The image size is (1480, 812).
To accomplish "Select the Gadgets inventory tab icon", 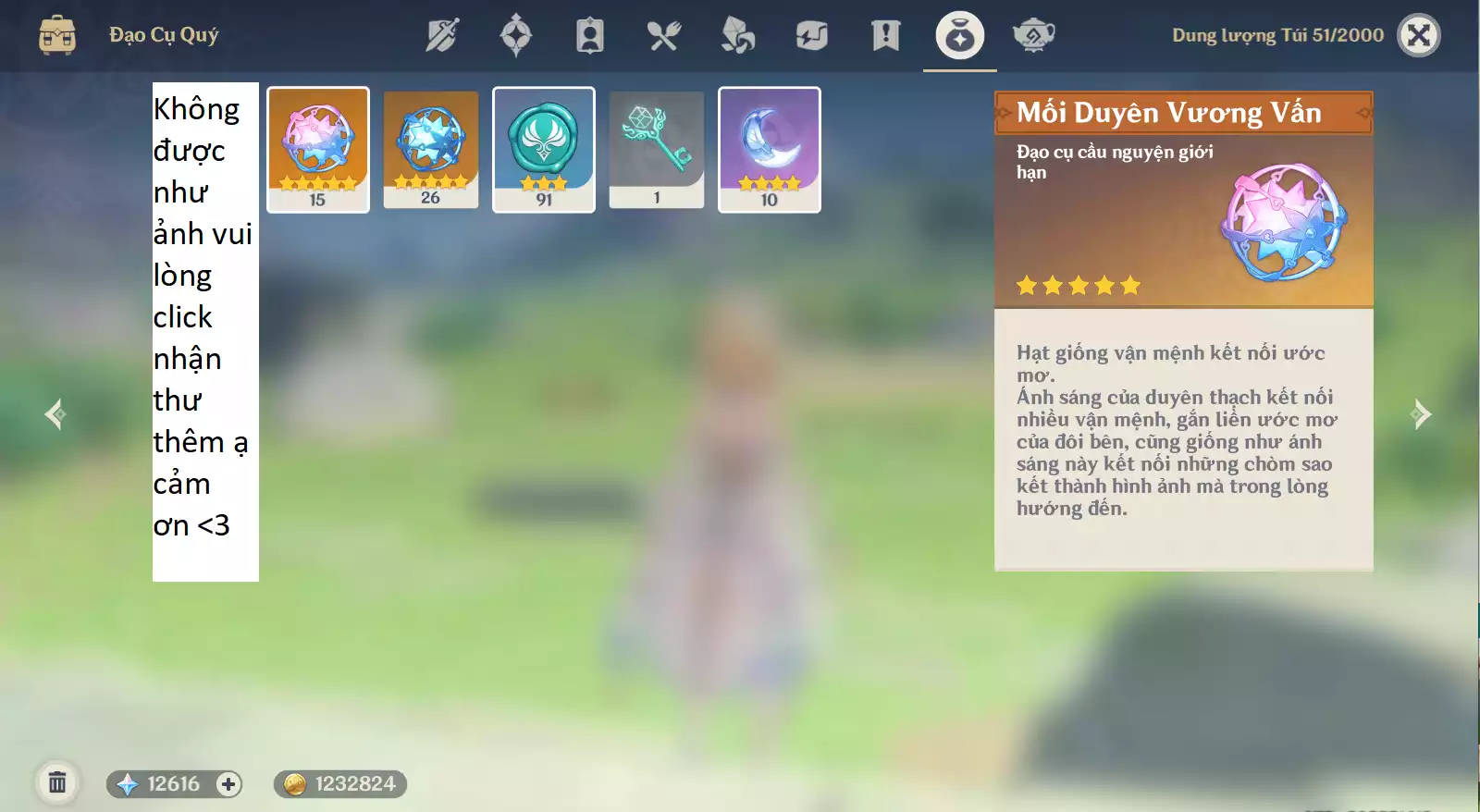I will tap(811, 35).
